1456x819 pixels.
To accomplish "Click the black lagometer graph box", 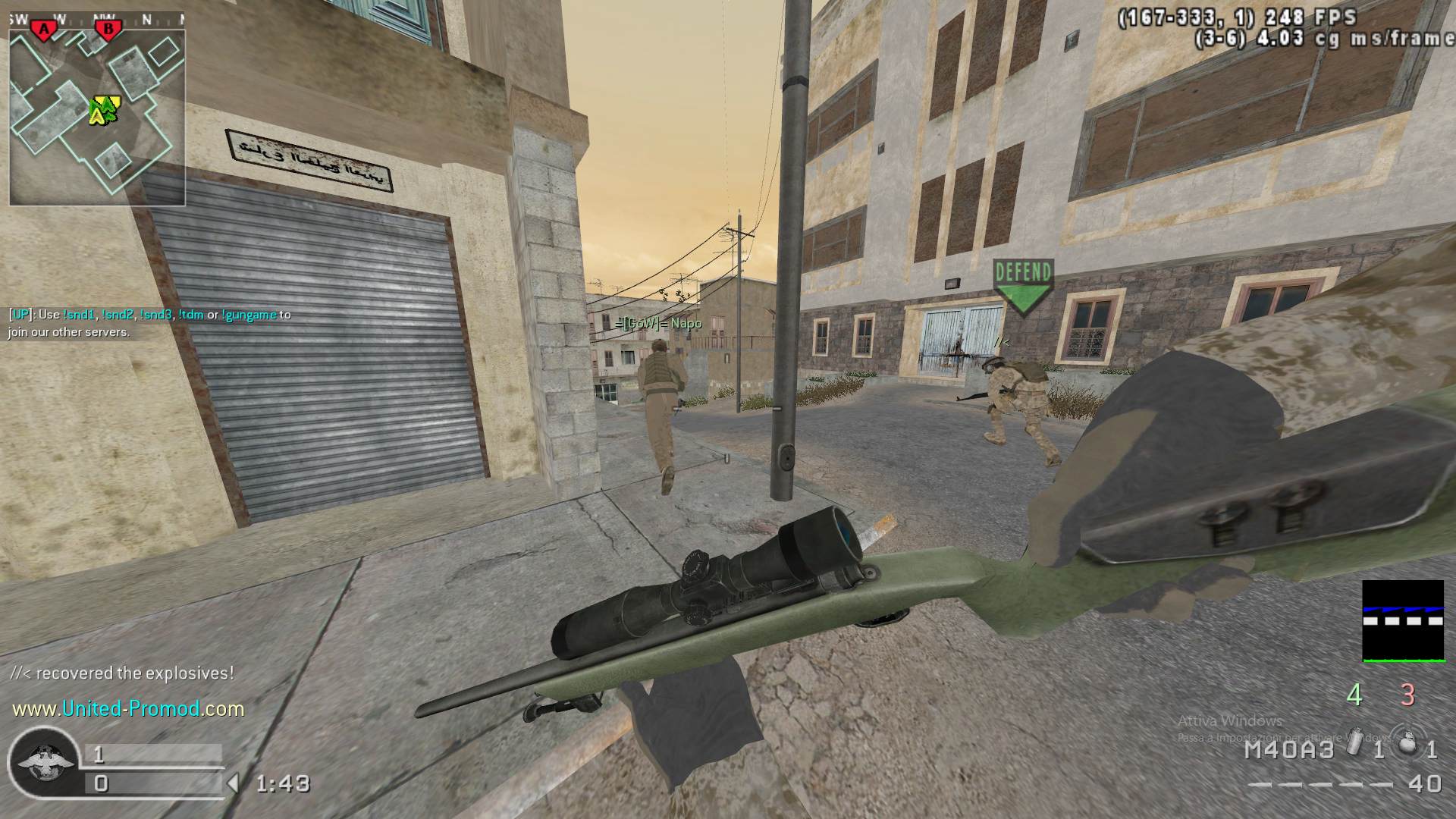I will pyautogui.click(x=1403, y=621).
